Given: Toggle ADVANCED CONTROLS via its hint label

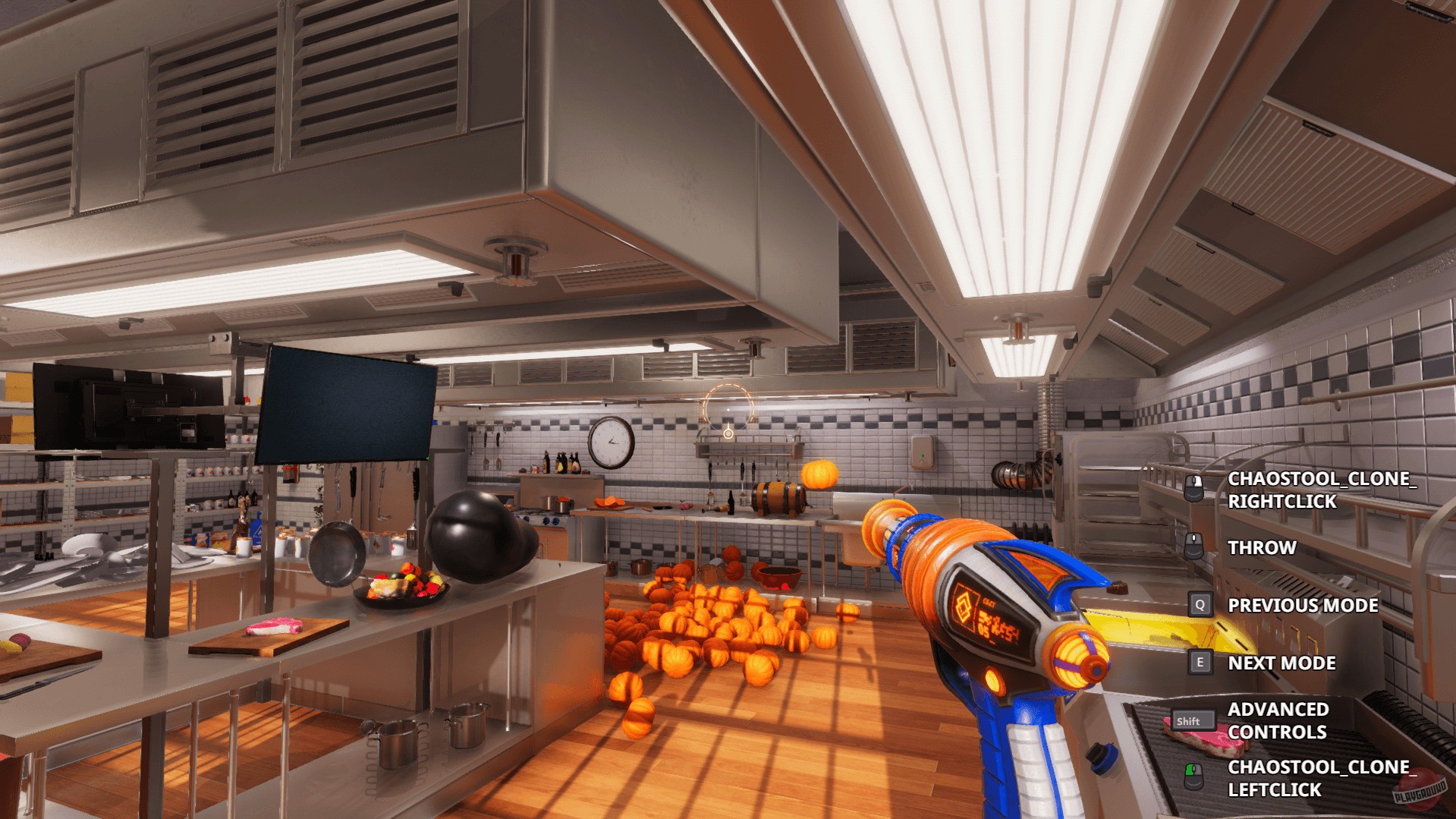Looking at the screenshot, I should coord(1278,721).
